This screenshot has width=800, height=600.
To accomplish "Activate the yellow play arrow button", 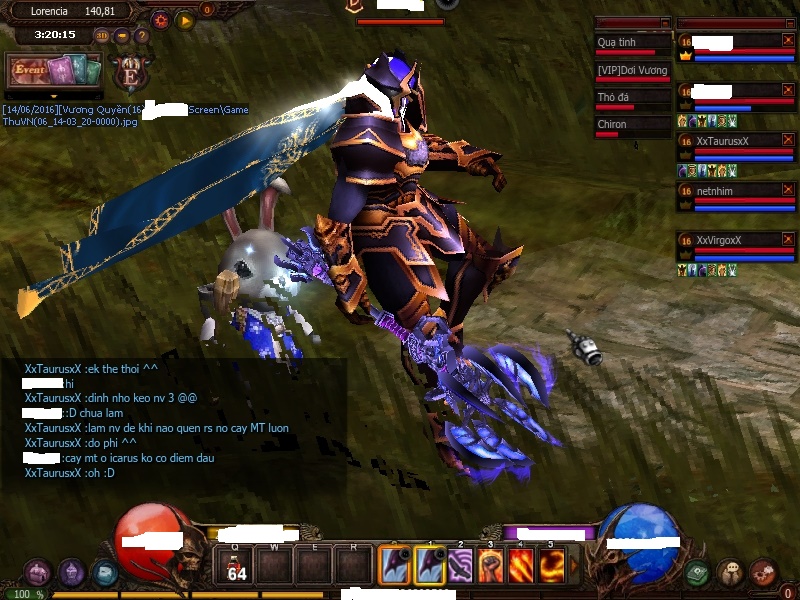I will coord(185,19).
